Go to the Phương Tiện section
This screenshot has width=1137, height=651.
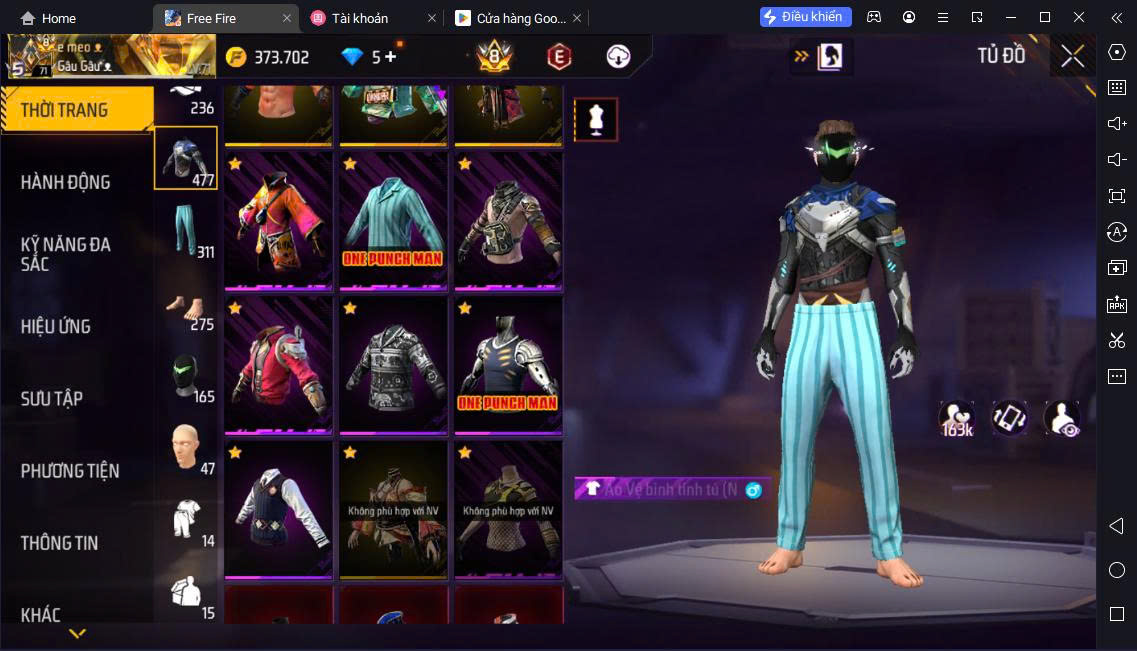coord(70,470)
